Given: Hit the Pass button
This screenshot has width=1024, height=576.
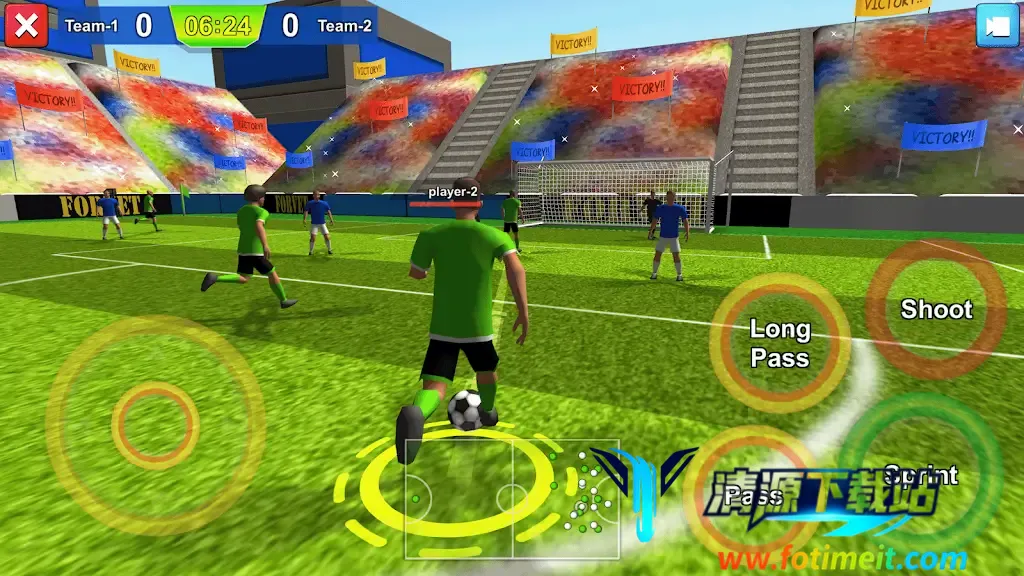Looking at the screenshot, I should (753, 496).
